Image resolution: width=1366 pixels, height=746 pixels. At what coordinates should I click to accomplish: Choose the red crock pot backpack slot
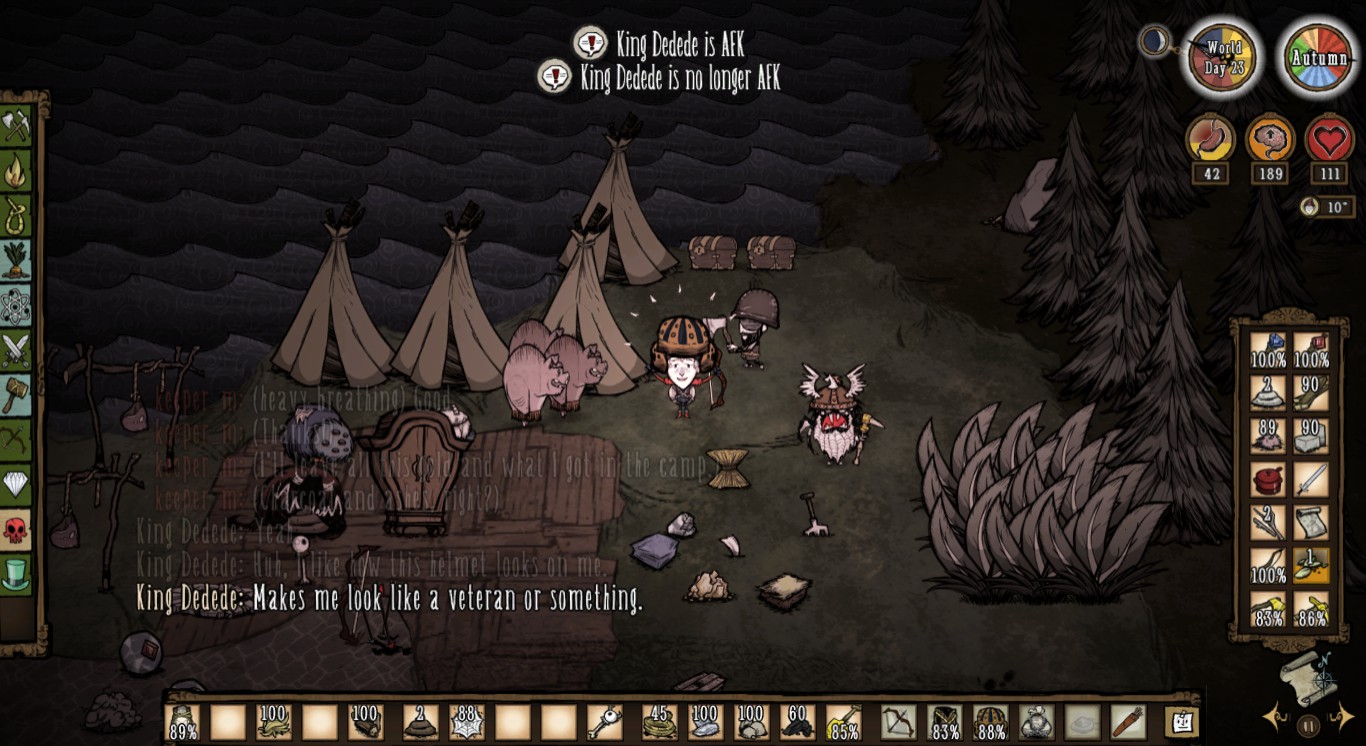point(1268,481)
